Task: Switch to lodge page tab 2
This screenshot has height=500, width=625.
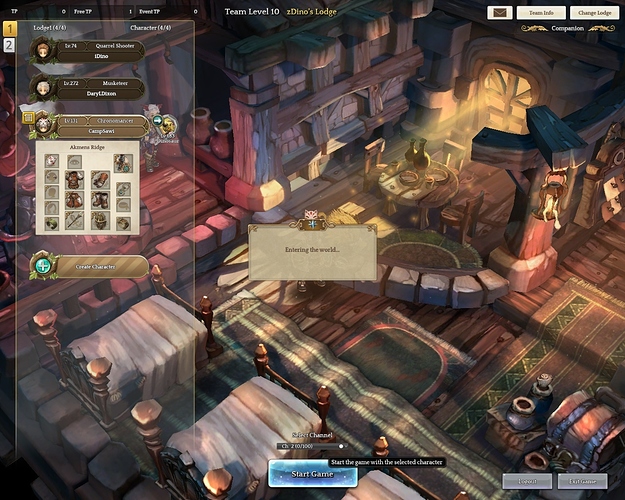Action: (x=9, y=45)
